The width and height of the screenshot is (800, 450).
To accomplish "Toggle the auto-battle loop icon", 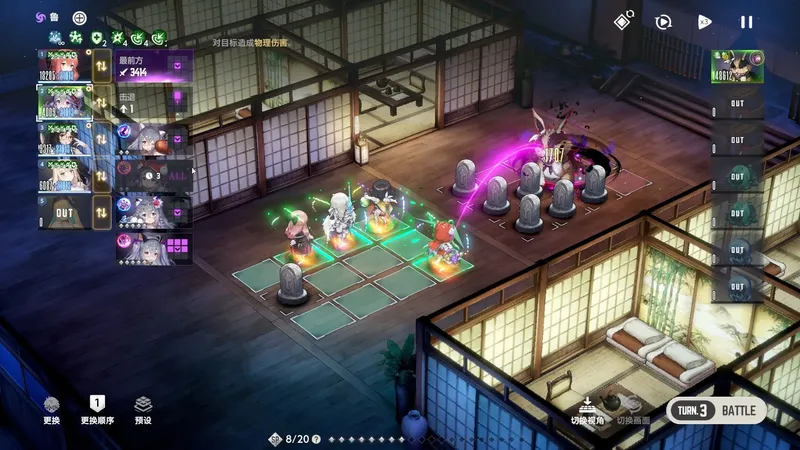I will click(x=663, y=21).
